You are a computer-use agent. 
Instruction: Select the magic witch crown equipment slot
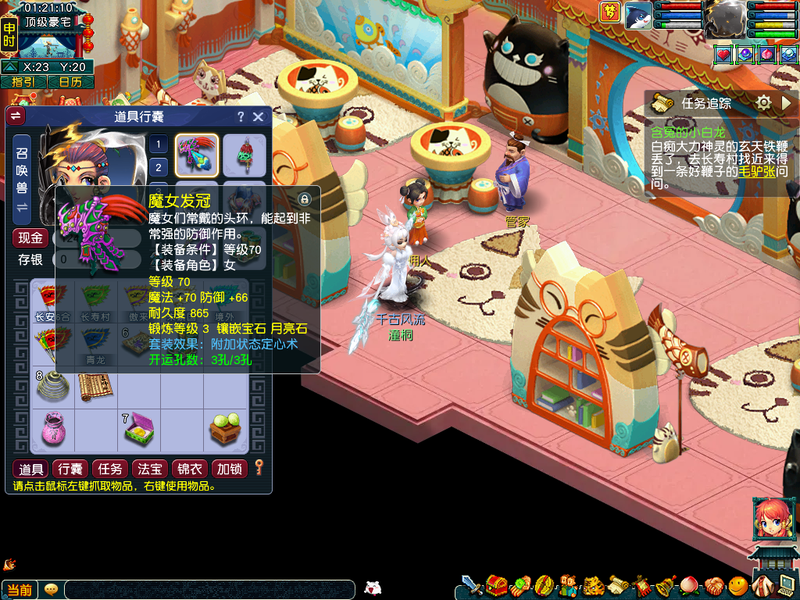tap(197, 153)
